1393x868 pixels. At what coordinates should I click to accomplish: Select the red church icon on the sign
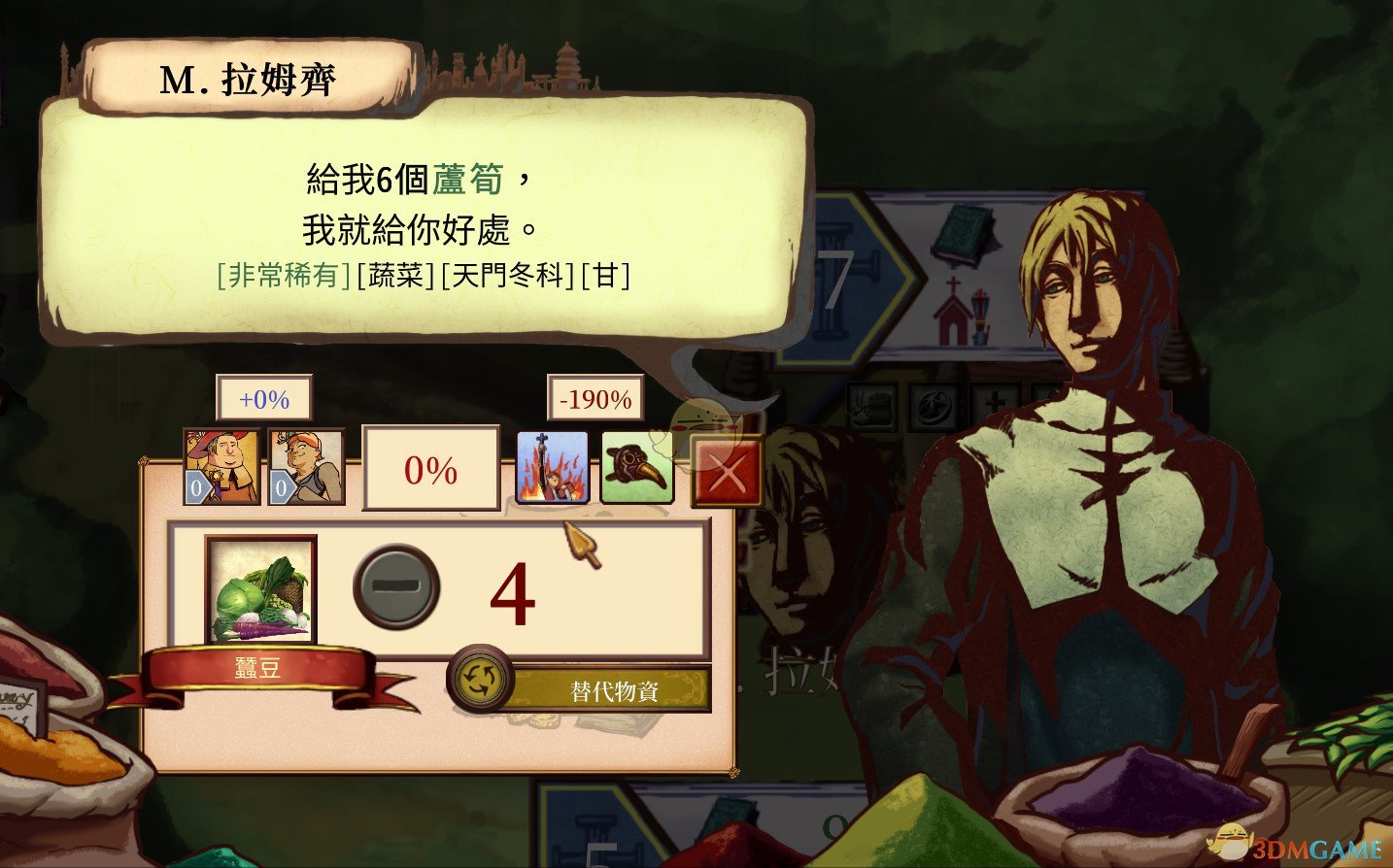pos(953,311)
